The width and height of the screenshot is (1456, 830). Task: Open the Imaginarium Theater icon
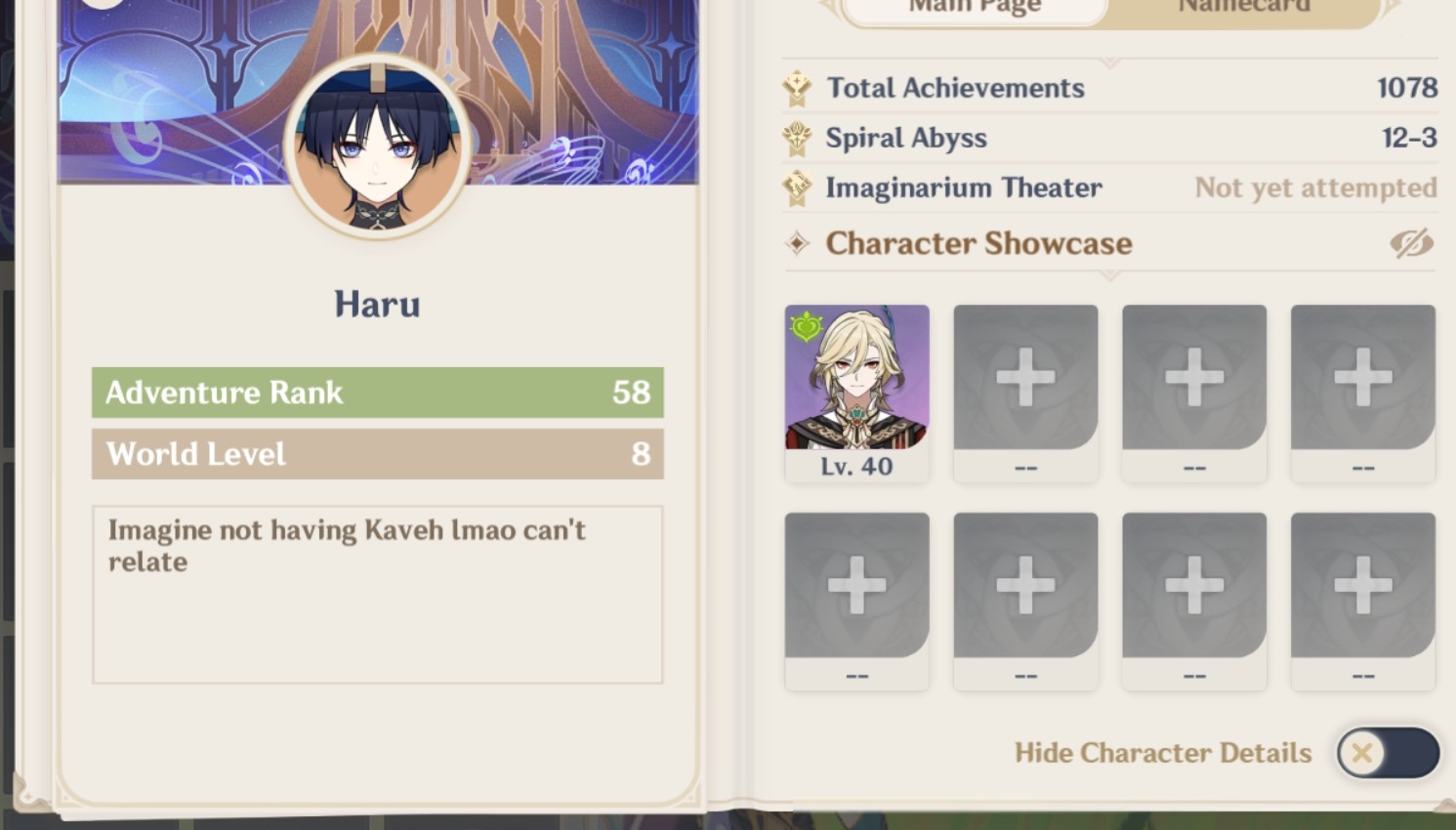tap(797, 187)
